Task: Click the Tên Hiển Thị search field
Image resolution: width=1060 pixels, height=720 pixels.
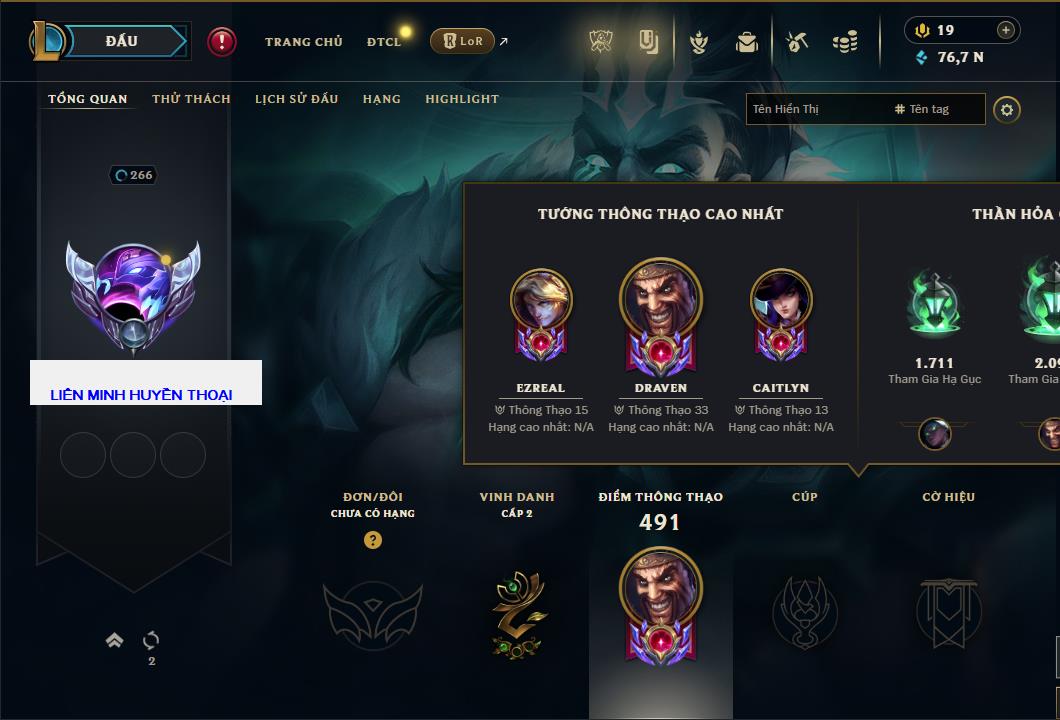Action: tap(815, 109)
